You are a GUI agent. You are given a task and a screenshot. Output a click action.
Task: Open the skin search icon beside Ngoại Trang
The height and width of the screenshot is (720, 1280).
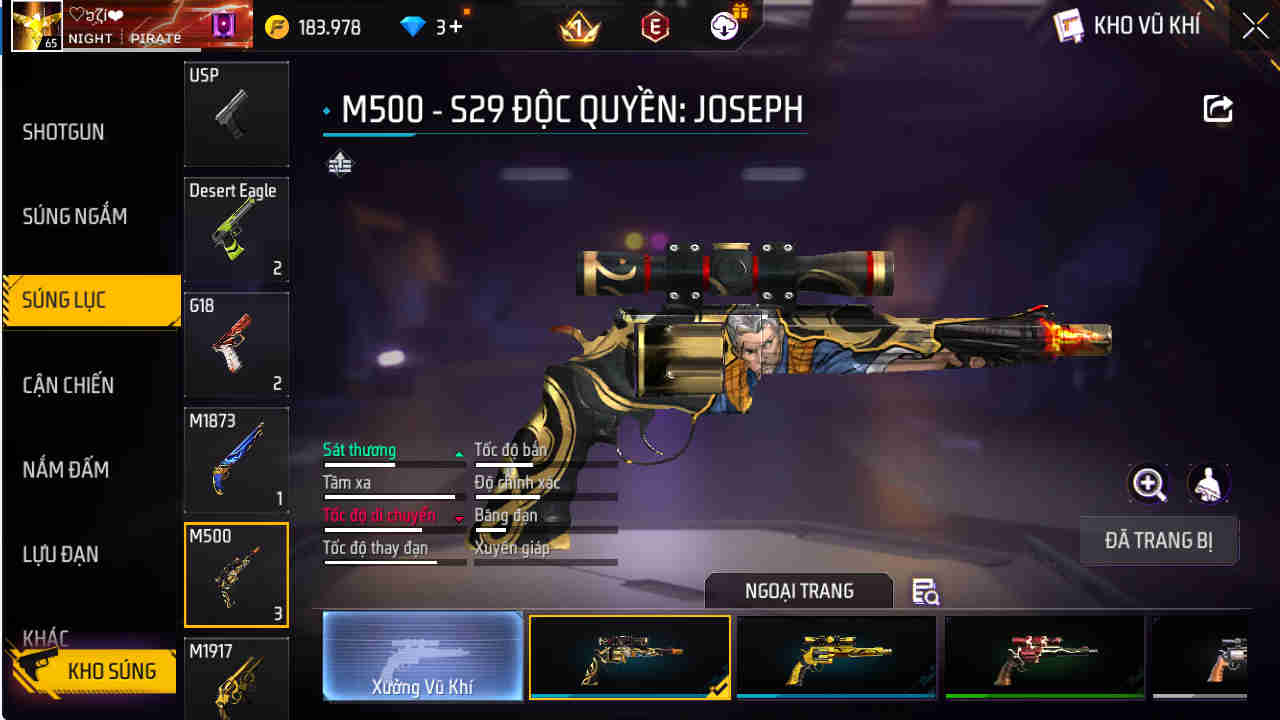(925, 592)
